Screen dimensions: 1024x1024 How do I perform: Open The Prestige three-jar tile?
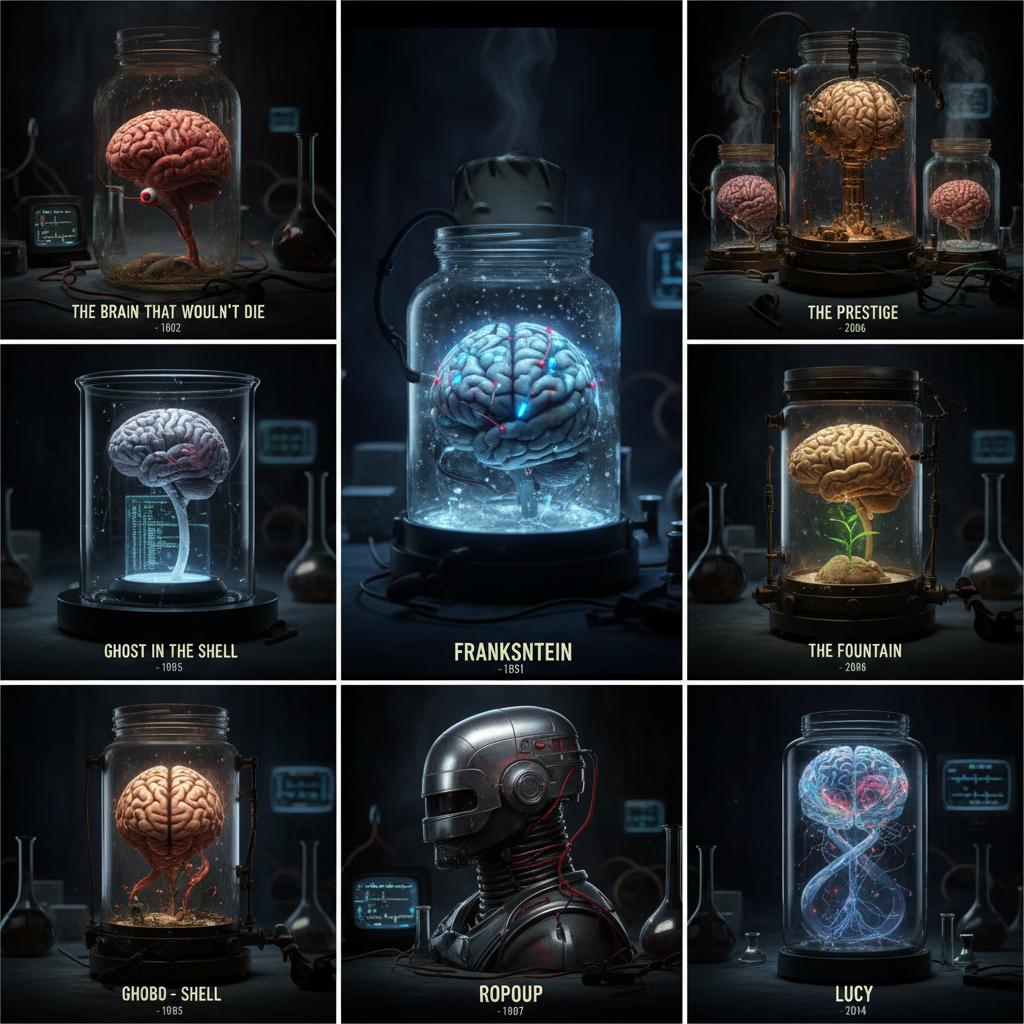[854, 170]
